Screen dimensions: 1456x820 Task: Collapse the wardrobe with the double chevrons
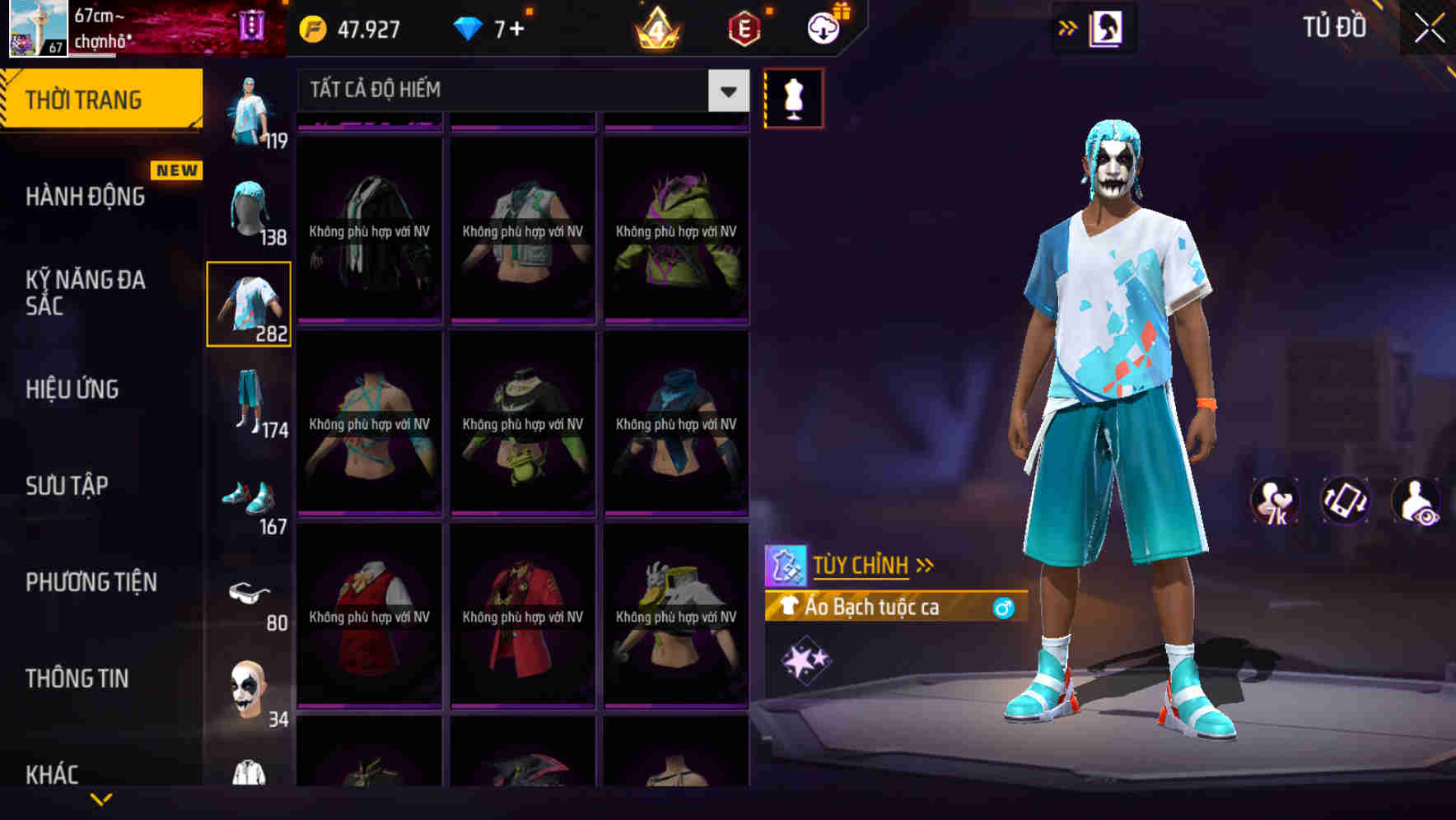(1068, 27)
